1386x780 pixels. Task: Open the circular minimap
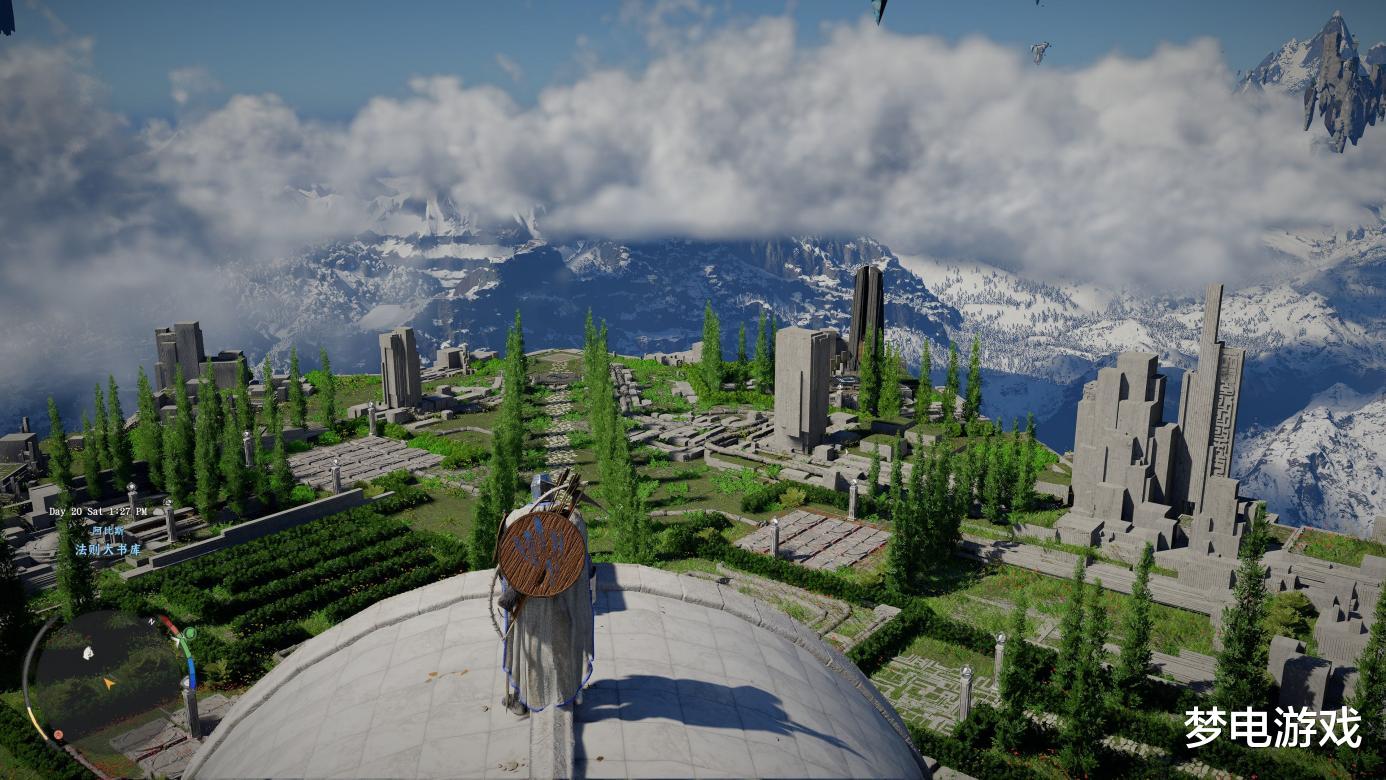106,677
